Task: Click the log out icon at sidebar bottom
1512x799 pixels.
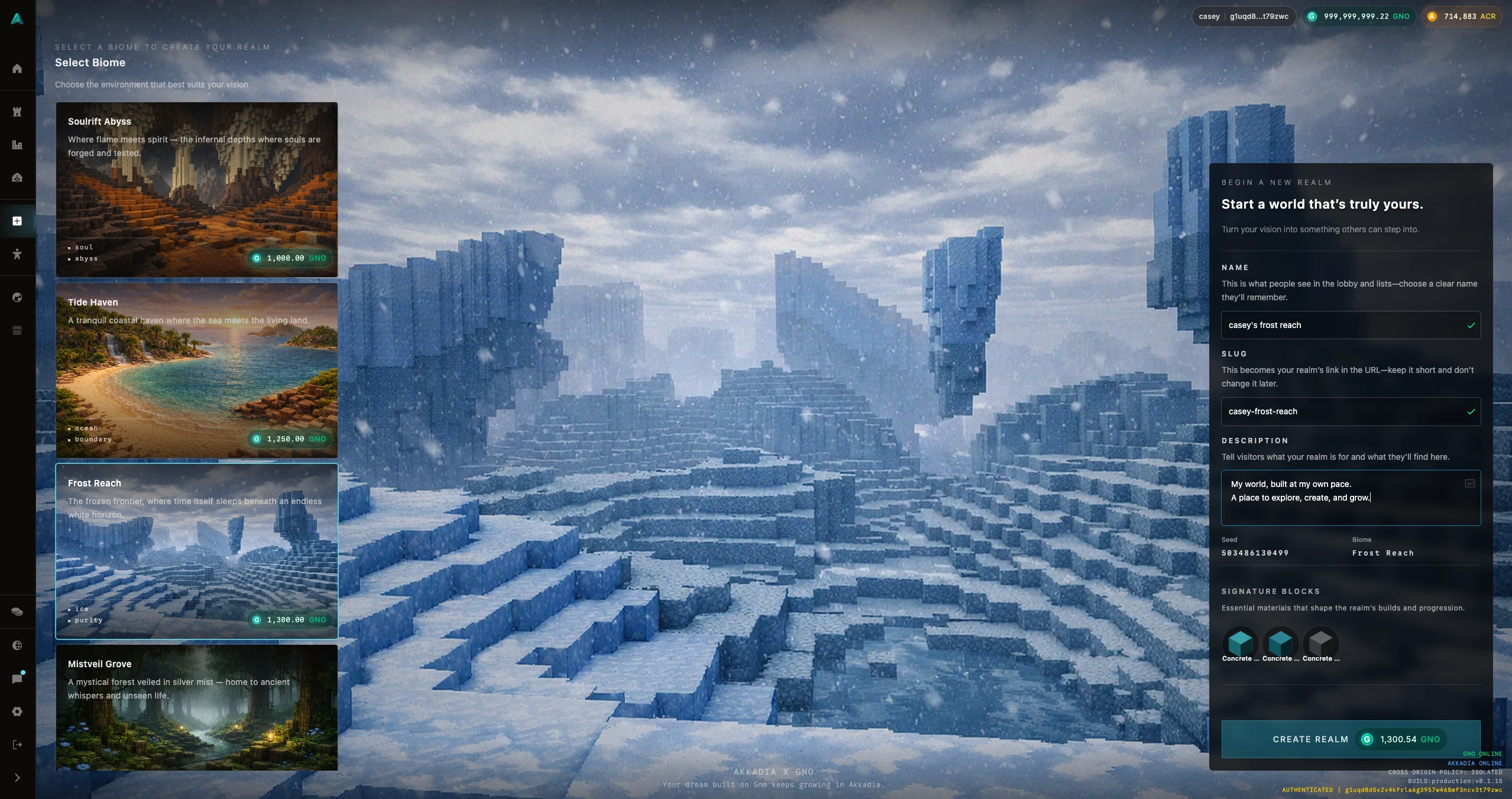Action: (x=17, y=745)
